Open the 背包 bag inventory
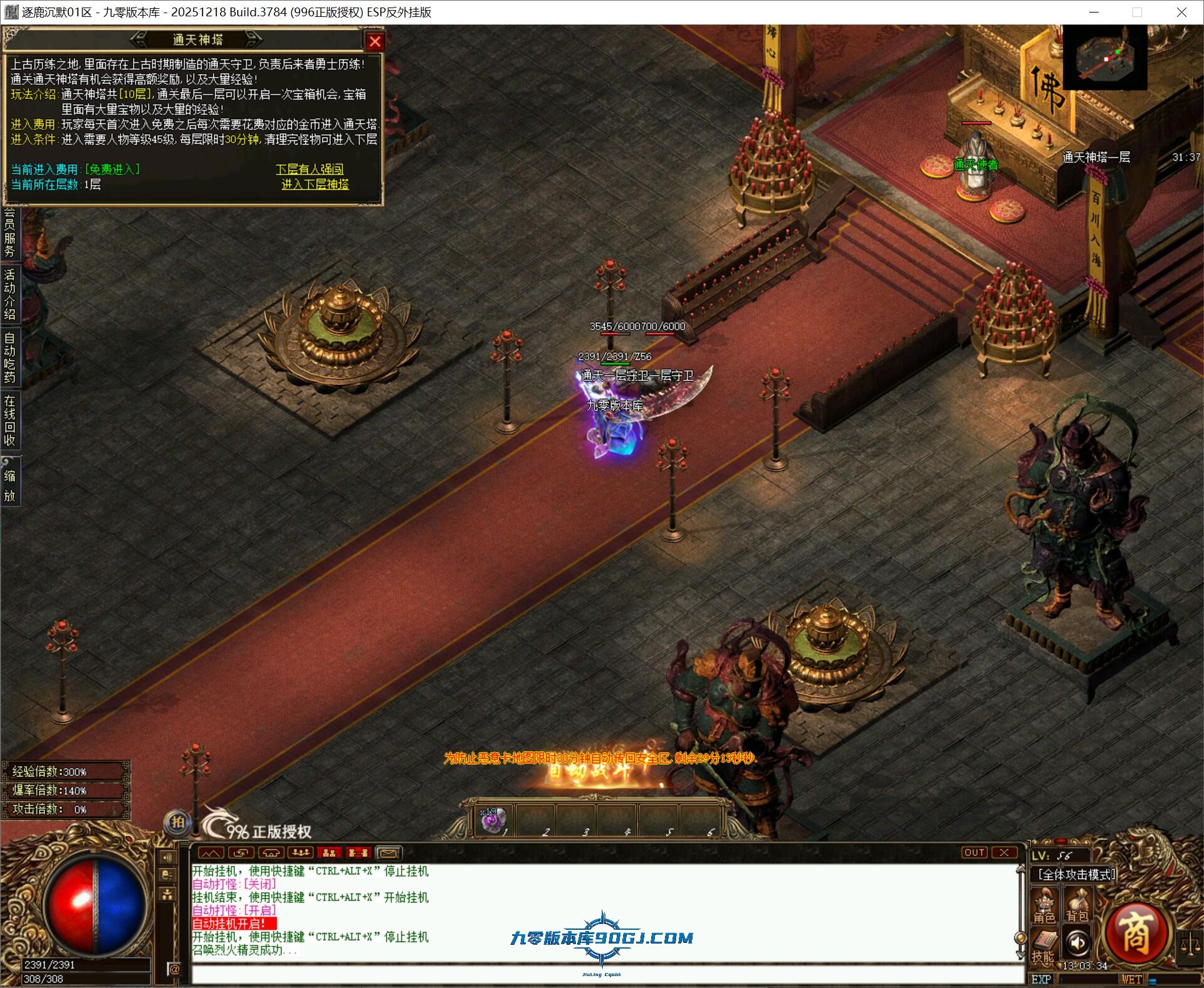The height and width of the screenshot is (988, 1204). 1077,907
